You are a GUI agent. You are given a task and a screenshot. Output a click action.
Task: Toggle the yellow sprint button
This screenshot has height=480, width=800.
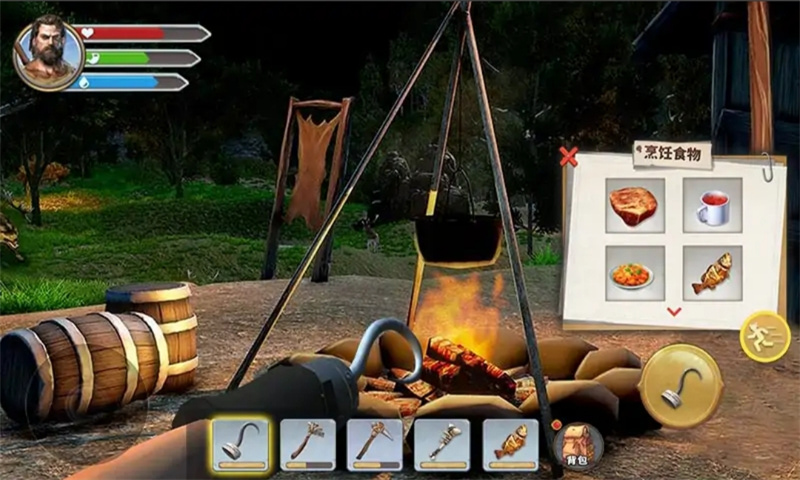[x=765, y=337]
